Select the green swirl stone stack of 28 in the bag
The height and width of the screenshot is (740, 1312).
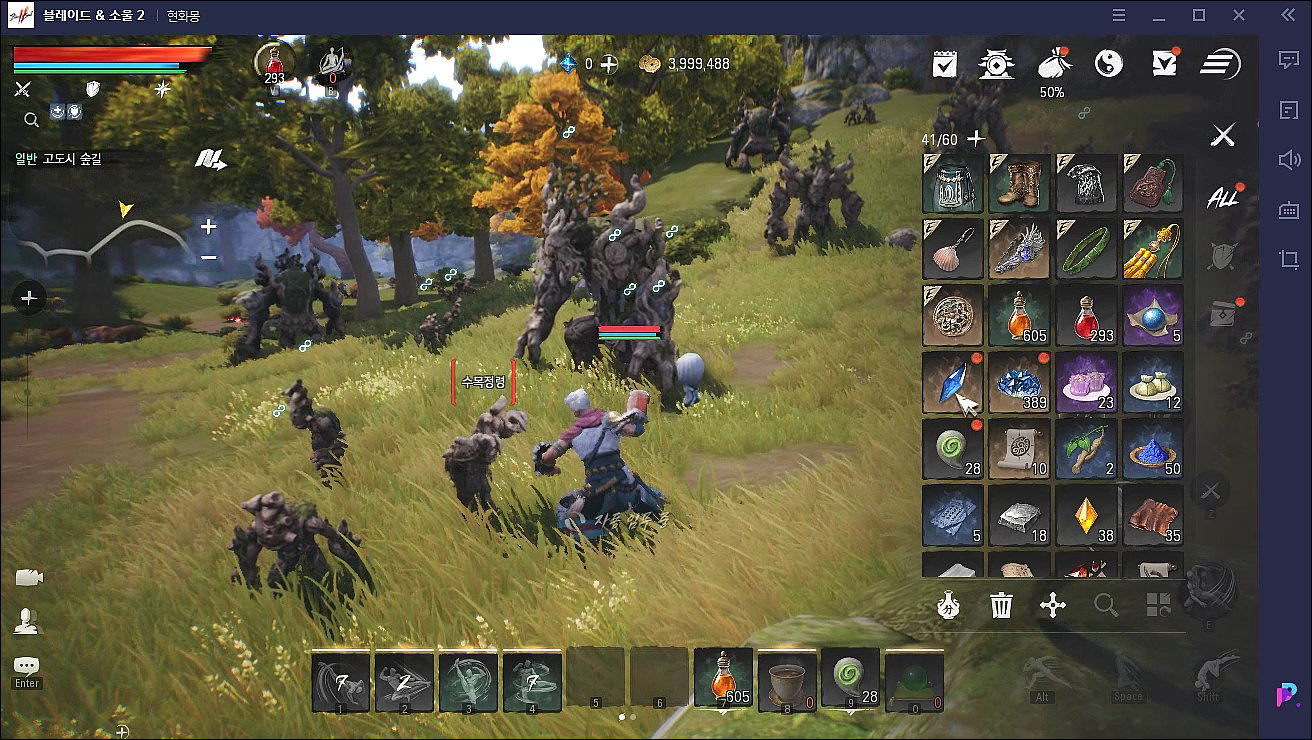tap(953, 448)
